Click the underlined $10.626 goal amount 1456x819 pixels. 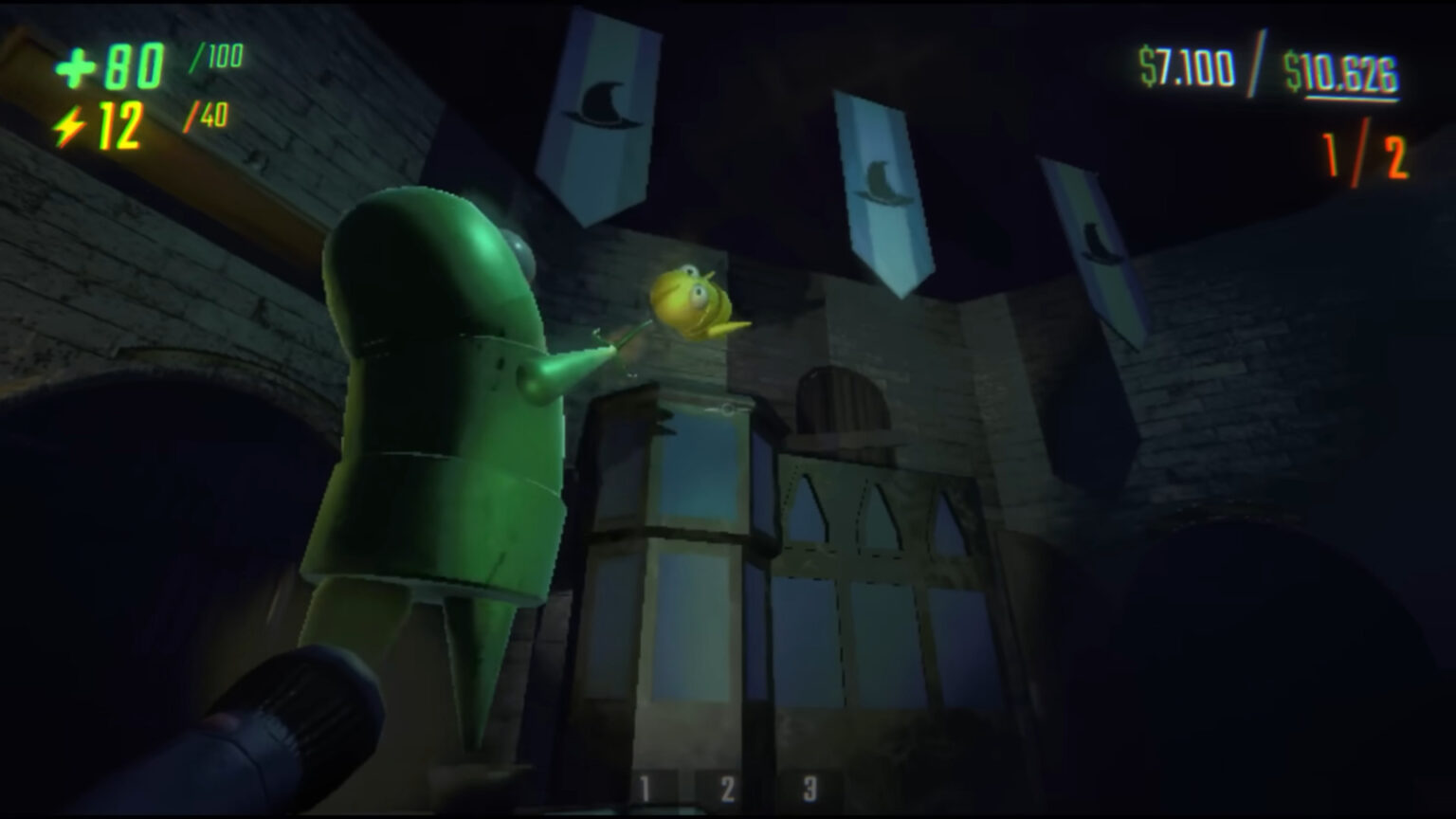1338,68
